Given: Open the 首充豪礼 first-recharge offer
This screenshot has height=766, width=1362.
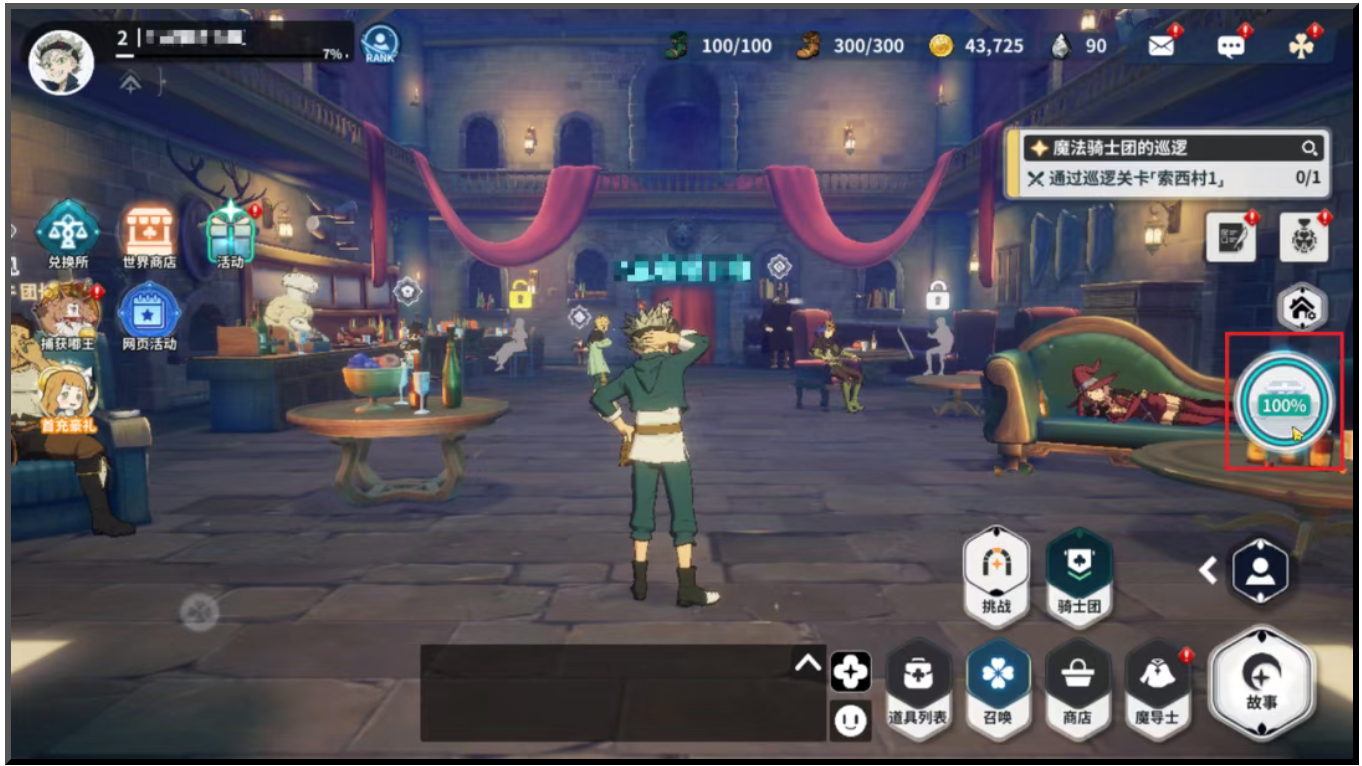Looking at the screenshot, I should tap(66, 396).
